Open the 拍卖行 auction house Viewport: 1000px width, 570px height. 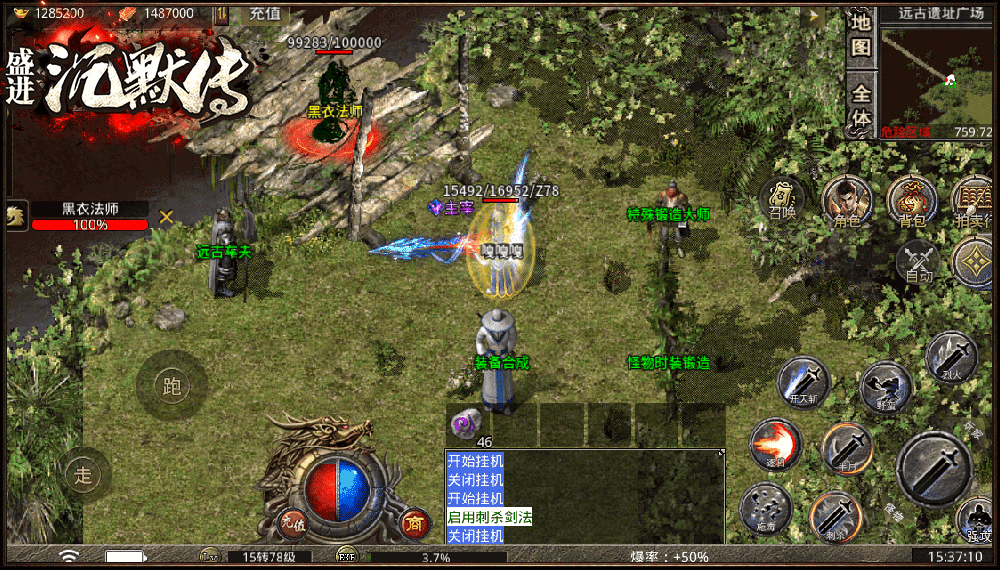tap(974, 201)
